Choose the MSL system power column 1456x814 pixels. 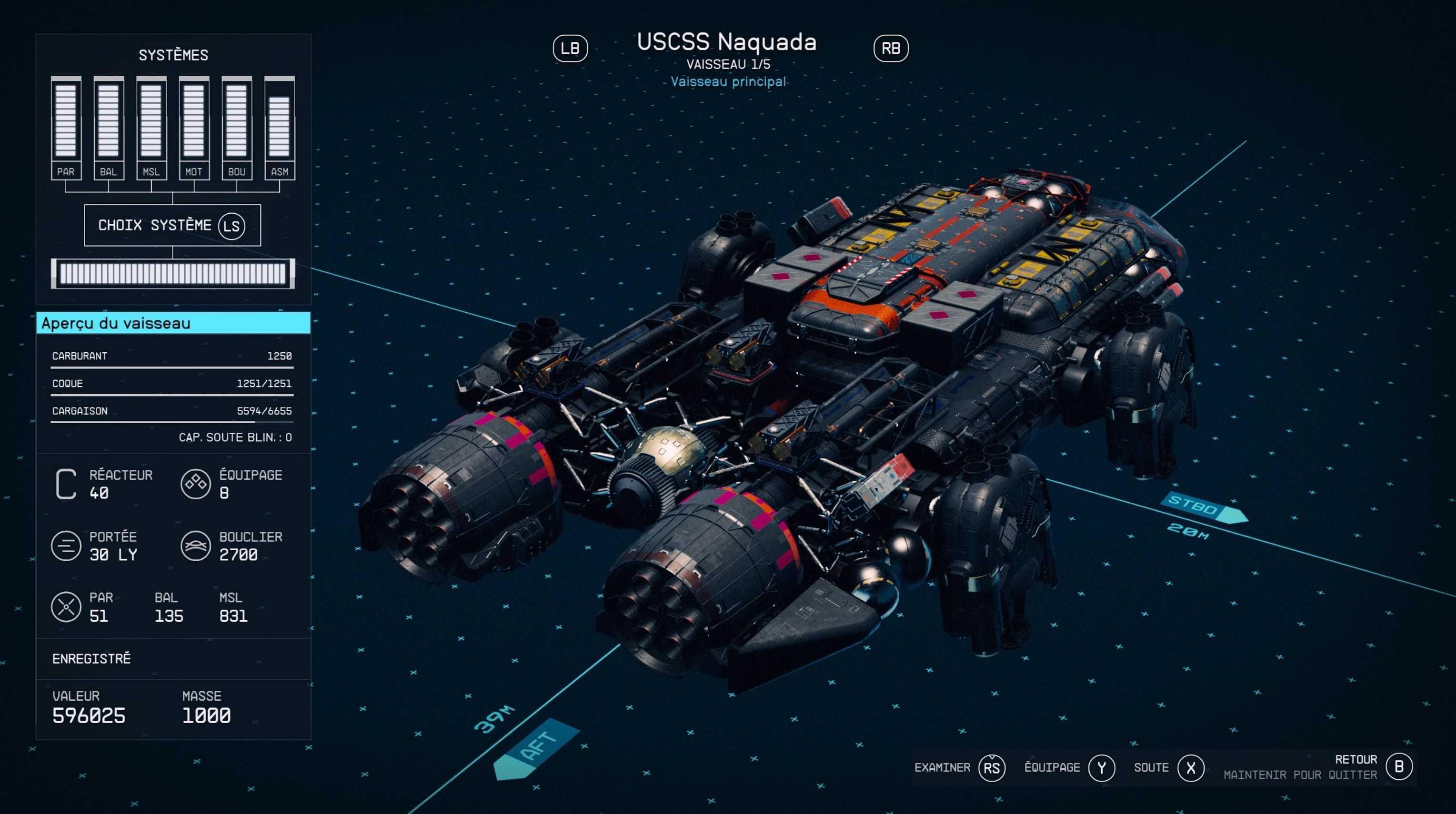151,128
